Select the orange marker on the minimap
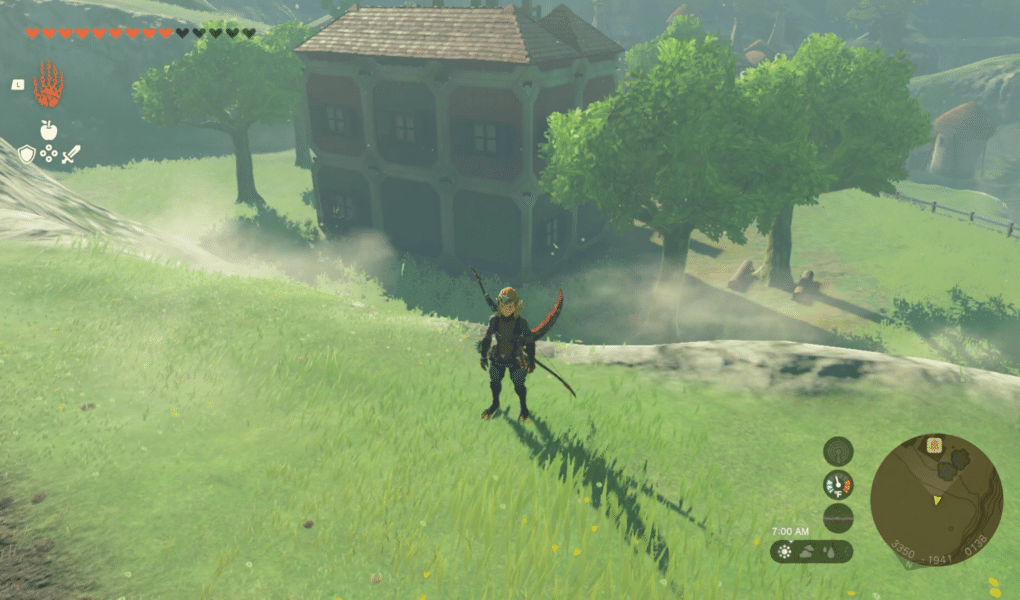1020x600 pixels. coord(934,446)
